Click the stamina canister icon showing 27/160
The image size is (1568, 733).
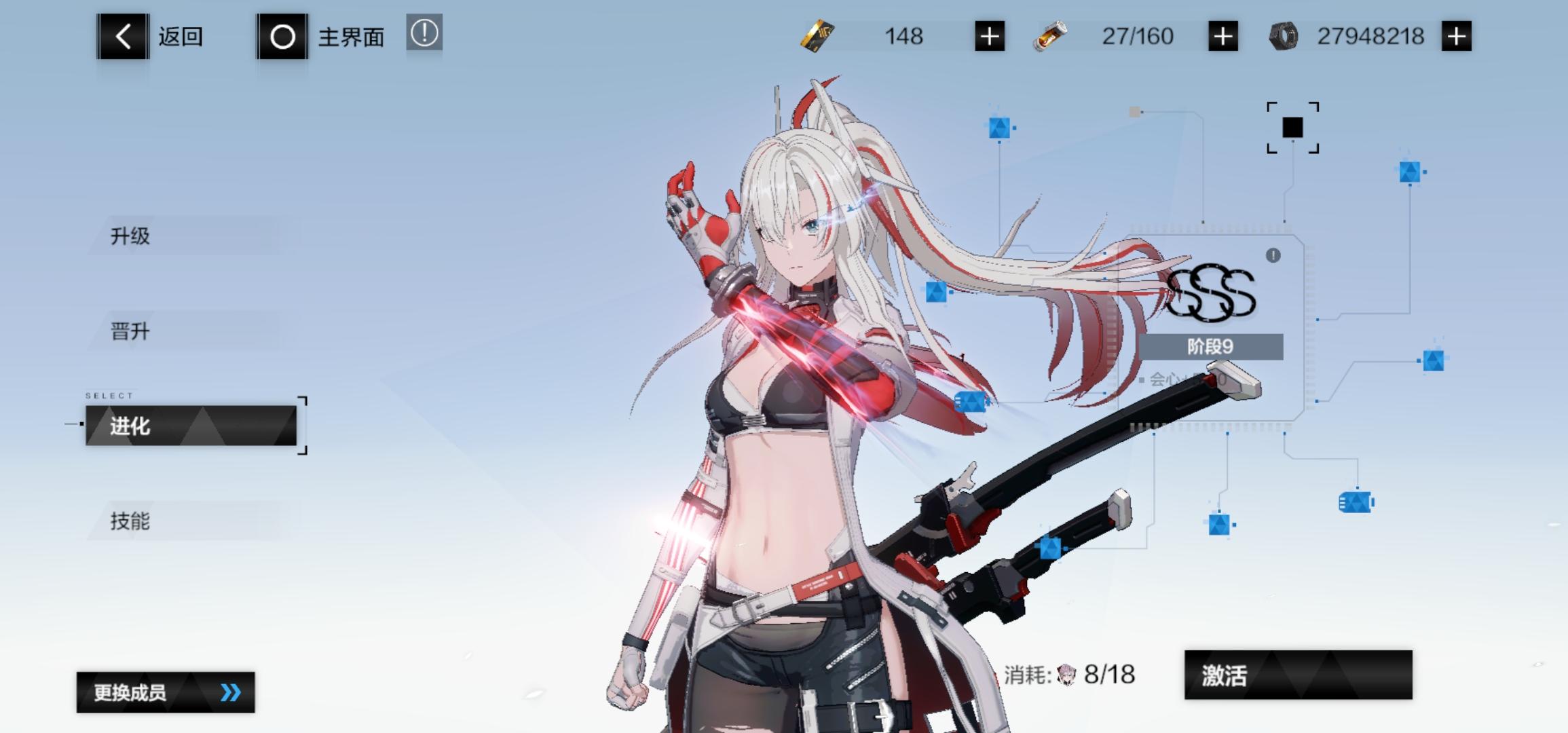tap(1049, 36)
